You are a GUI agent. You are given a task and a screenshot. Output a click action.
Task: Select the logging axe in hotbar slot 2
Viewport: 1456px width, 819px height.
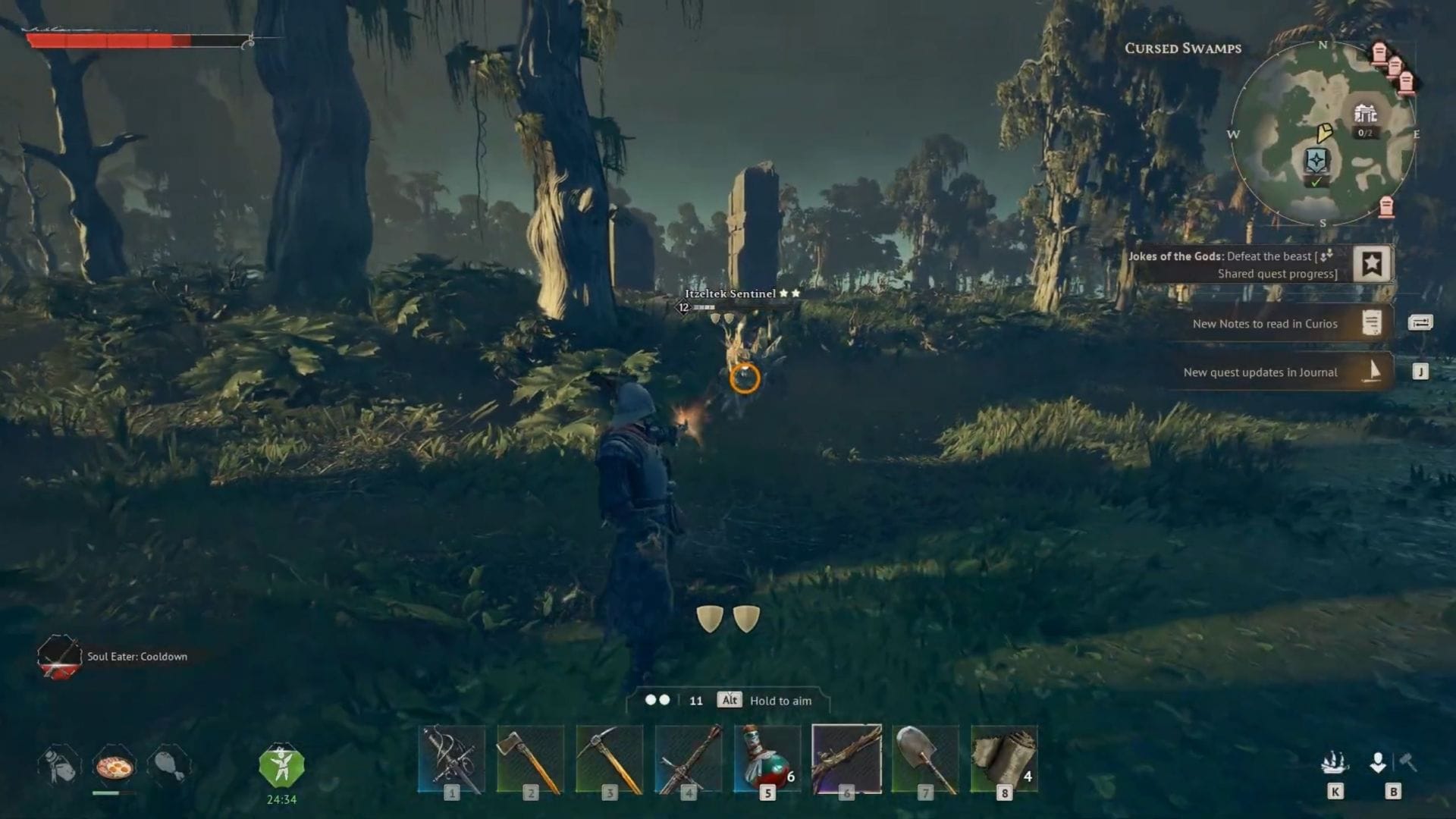(531, 758)
